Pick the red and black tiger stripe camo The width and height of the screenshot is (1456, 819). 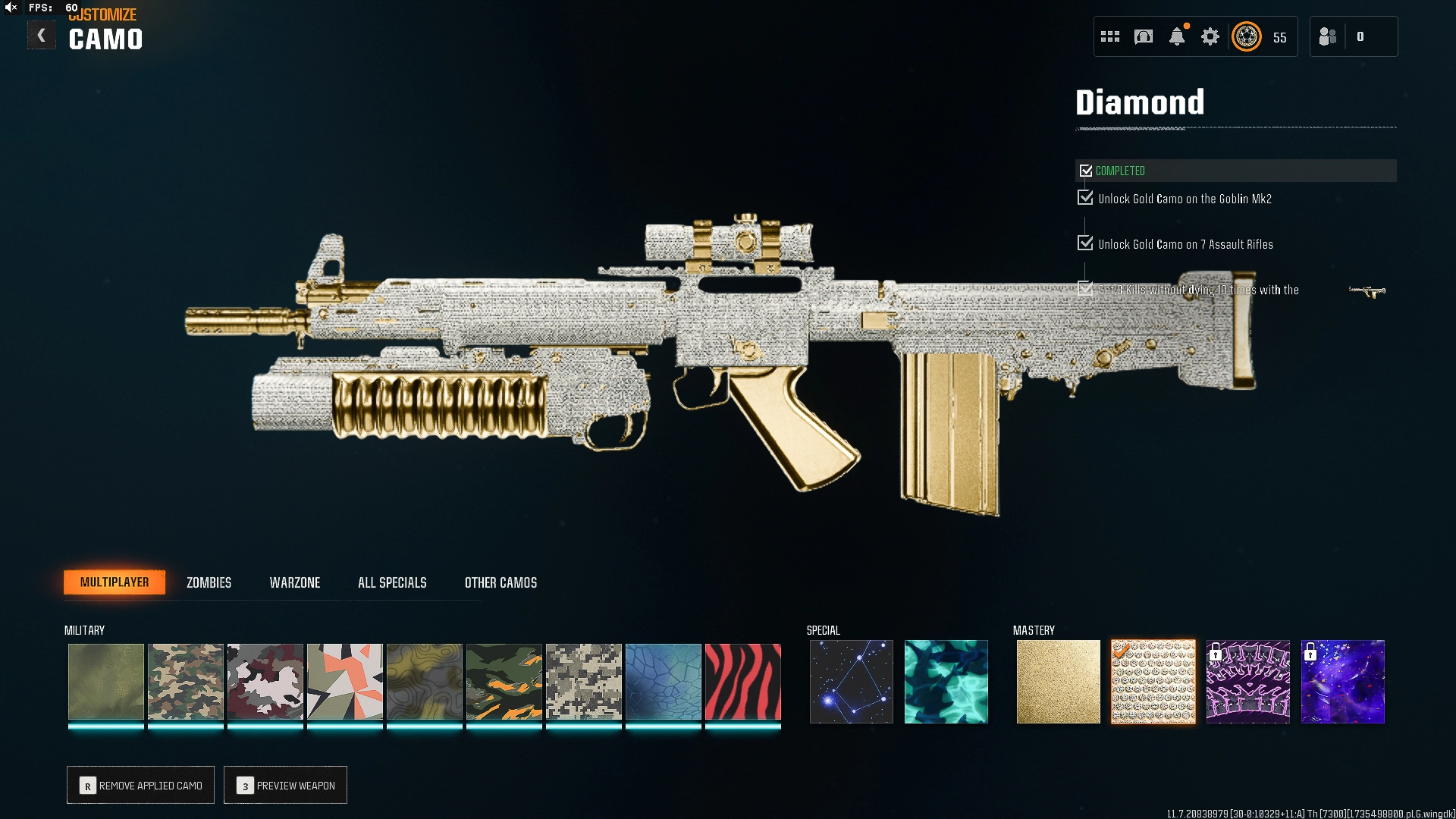click(x=742, y=681)
